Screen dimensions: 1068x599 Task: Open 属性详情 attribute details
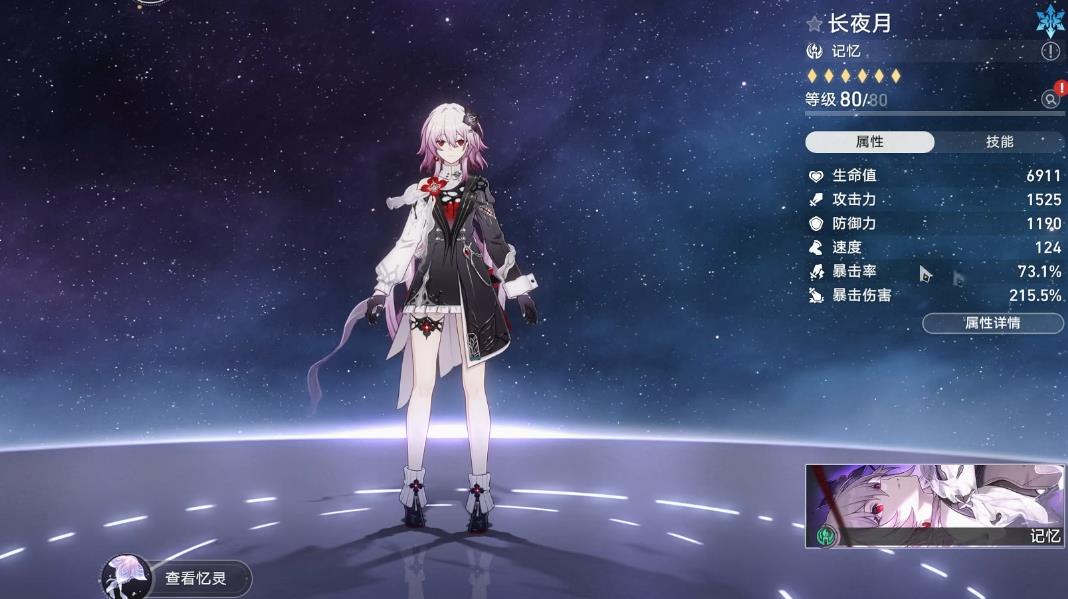tap(992, 323)
